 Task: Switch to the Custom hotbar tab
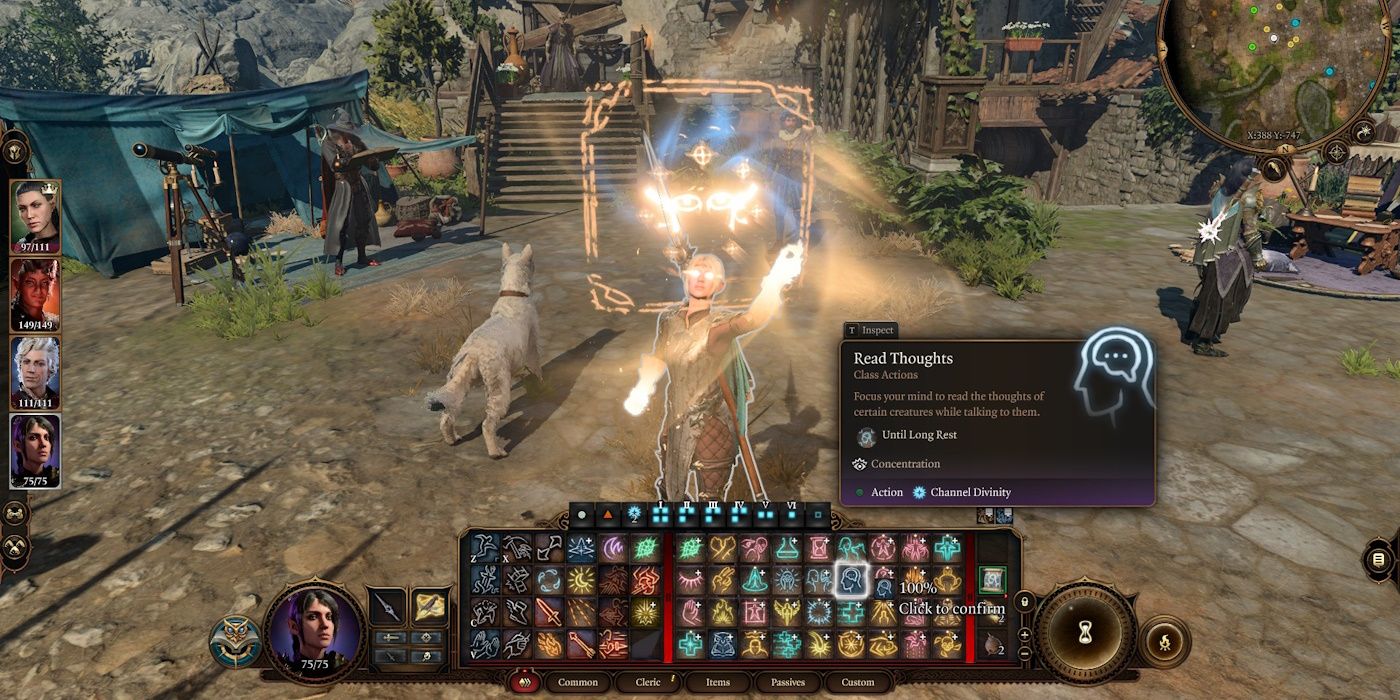[x=858, y=682]
